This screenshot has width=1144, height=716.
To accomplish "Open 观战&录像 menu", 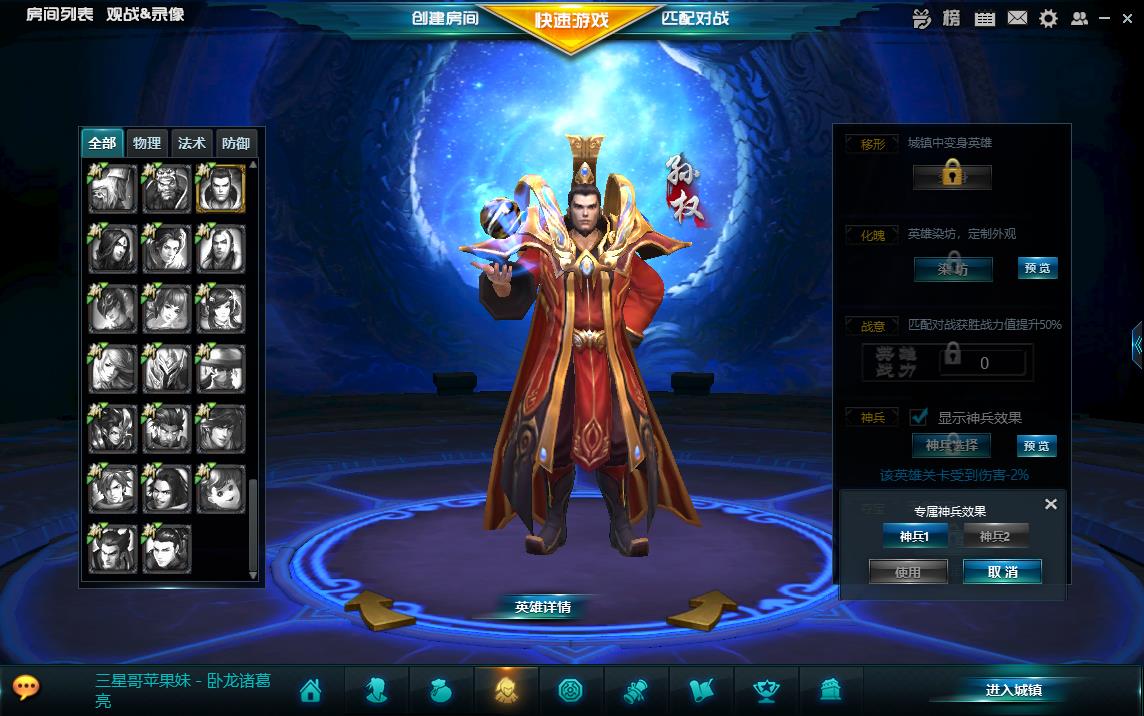I will coord(146,14).
